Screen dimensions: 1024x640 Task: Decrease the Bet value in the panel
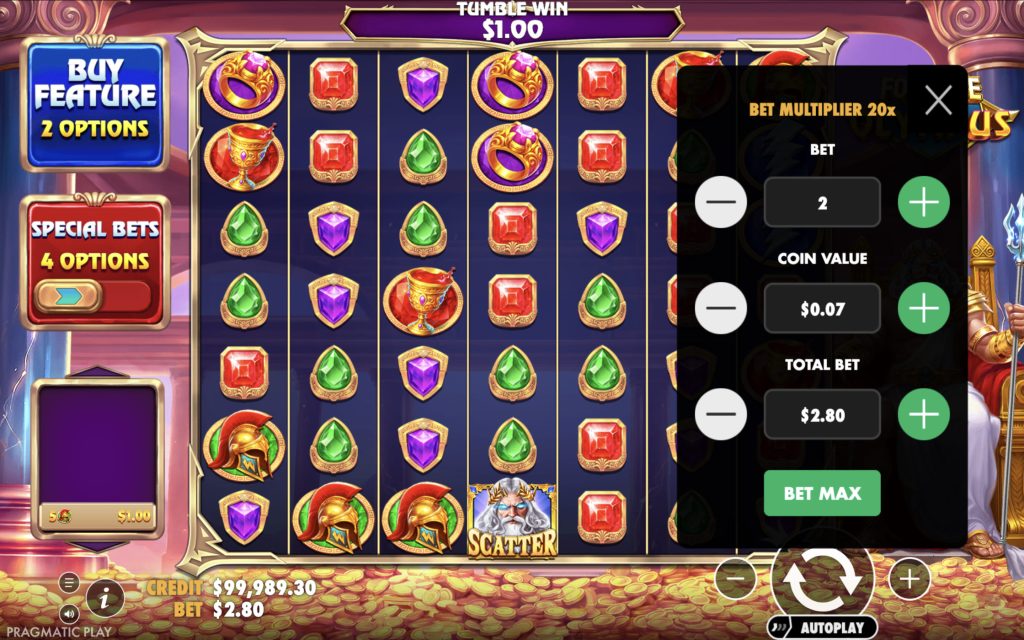[x=720, y=203]
